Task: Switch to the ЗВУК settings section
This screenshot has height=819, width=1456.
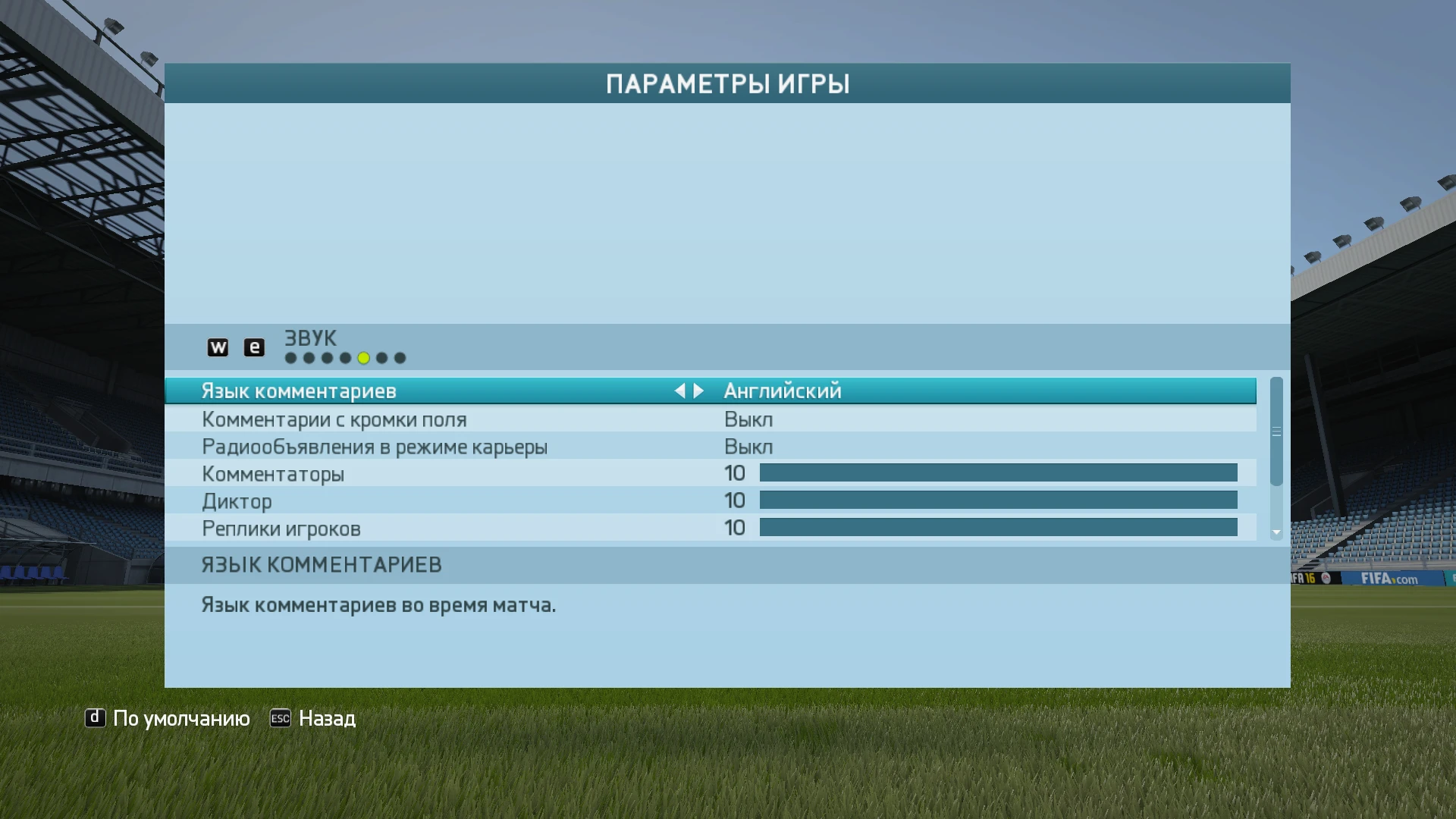Action: click(309, 338)
